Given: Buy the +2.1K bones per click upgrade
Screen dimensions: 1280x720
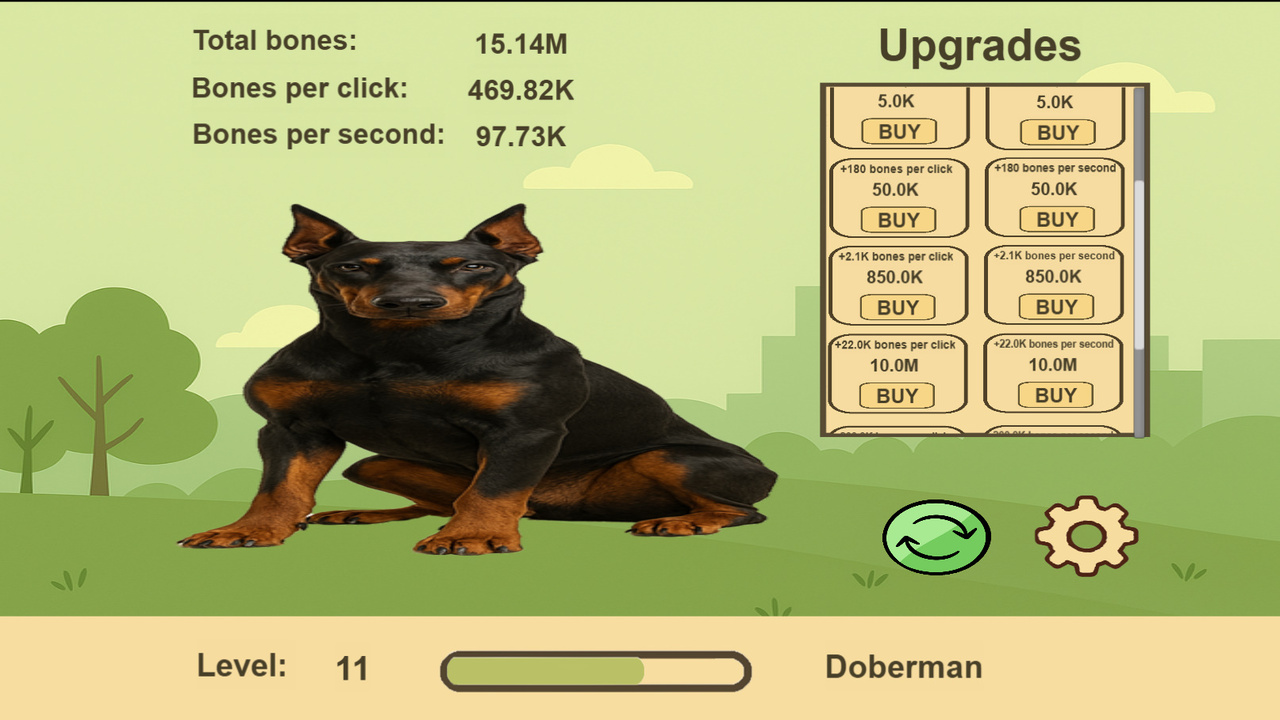Looking at the screenshot, I should (898, 307).
